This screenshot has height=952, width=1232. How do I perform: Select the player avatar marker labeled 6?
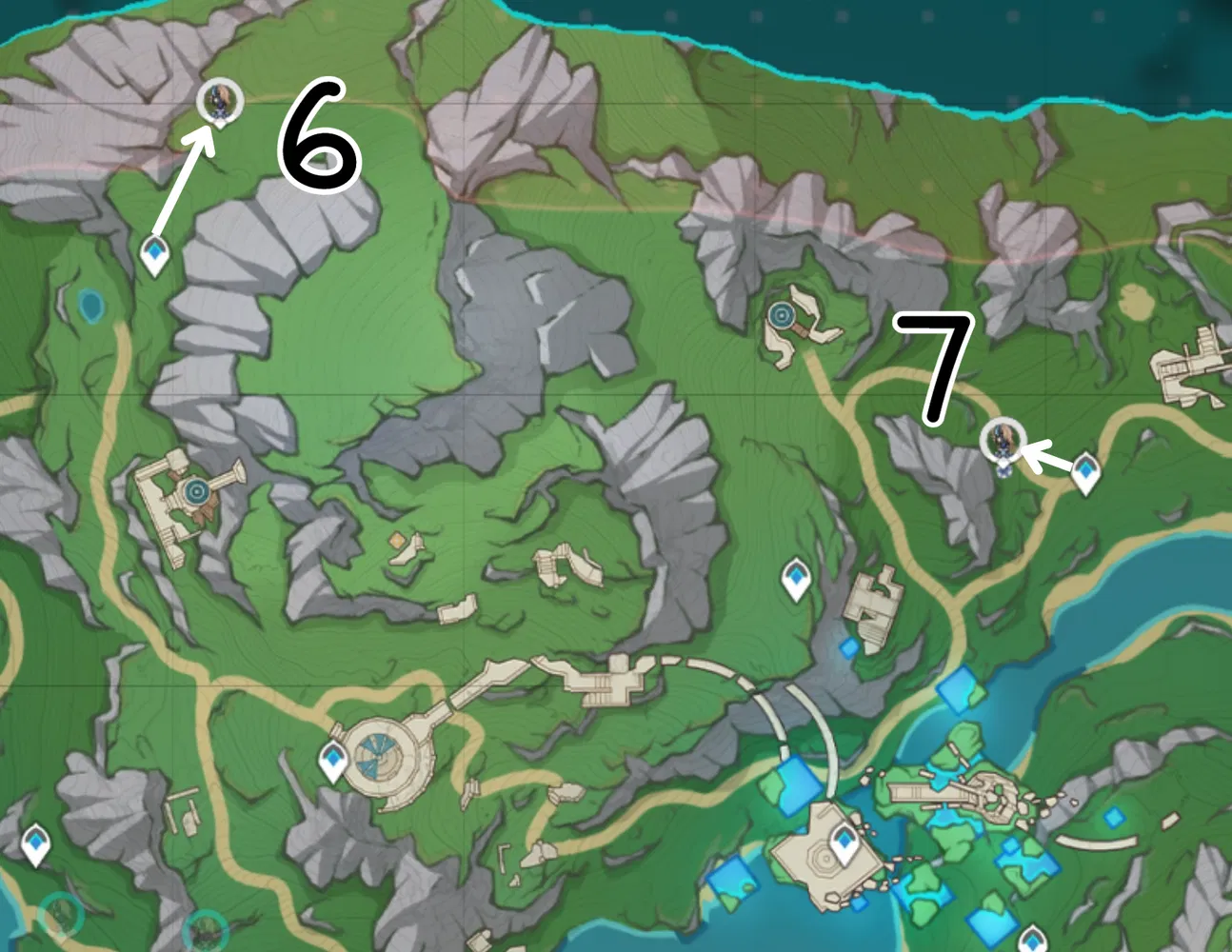tap(220, 99)
